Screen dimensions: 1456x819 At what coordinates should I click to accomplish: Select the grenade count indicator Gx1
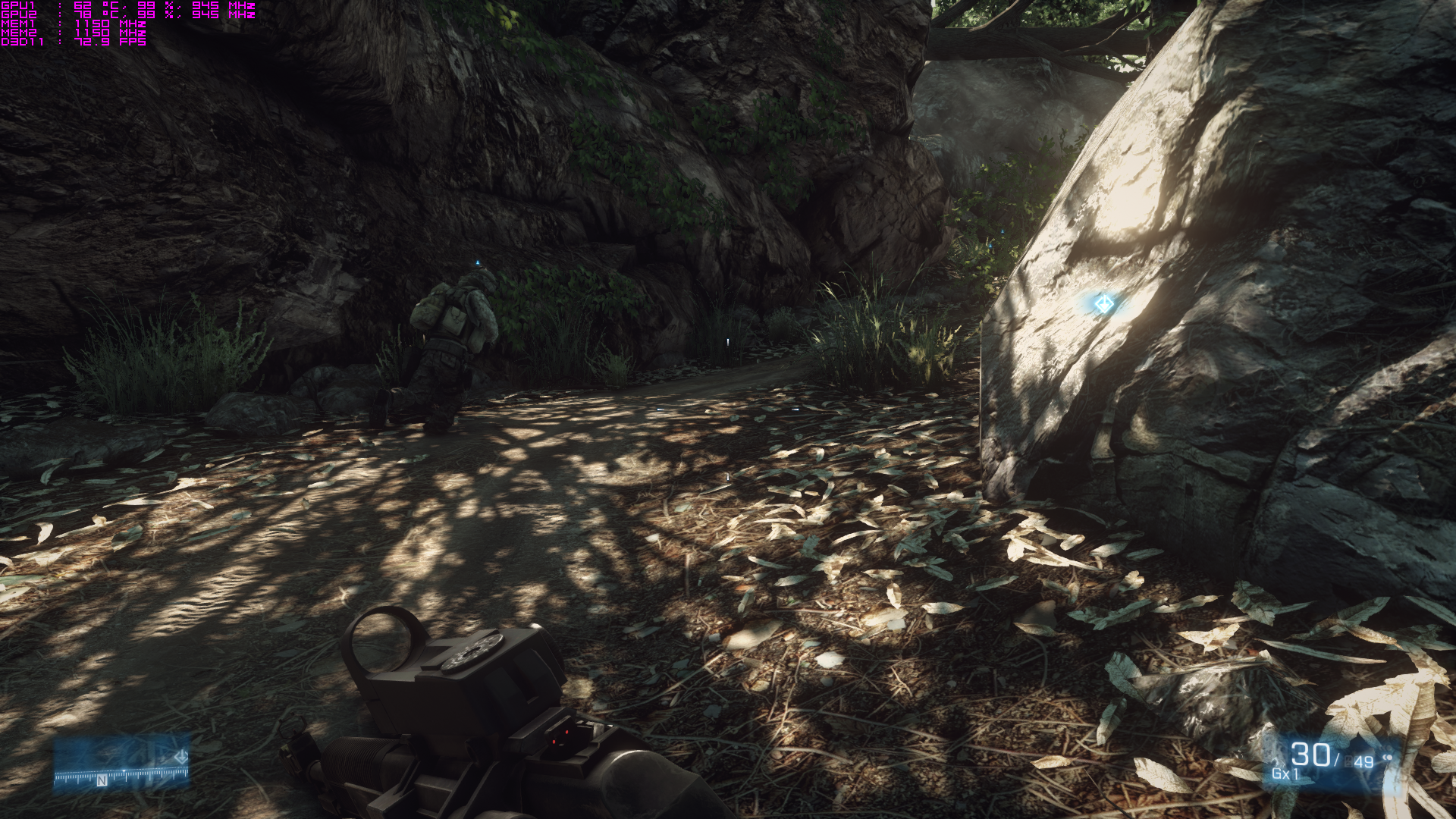(x=1285, y=774)
